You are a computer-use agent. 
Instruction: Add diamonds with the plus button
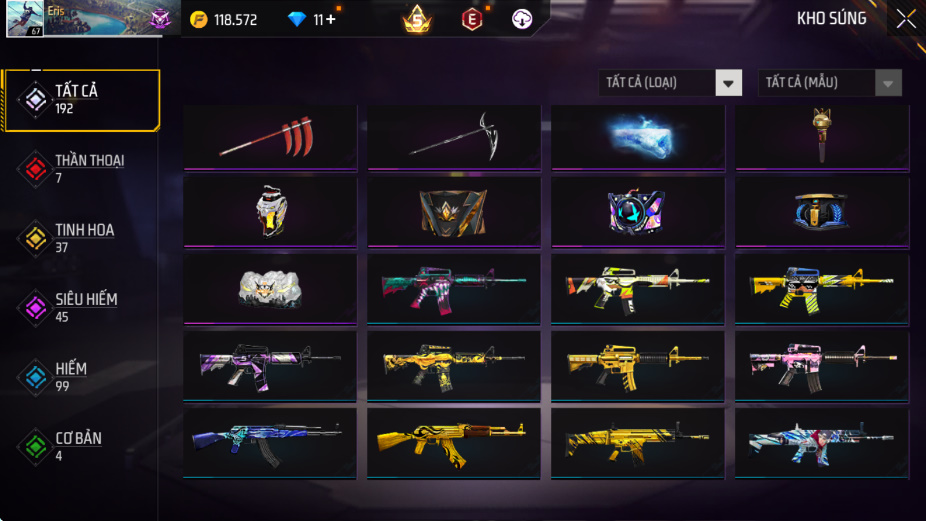(x=330, y=19)
